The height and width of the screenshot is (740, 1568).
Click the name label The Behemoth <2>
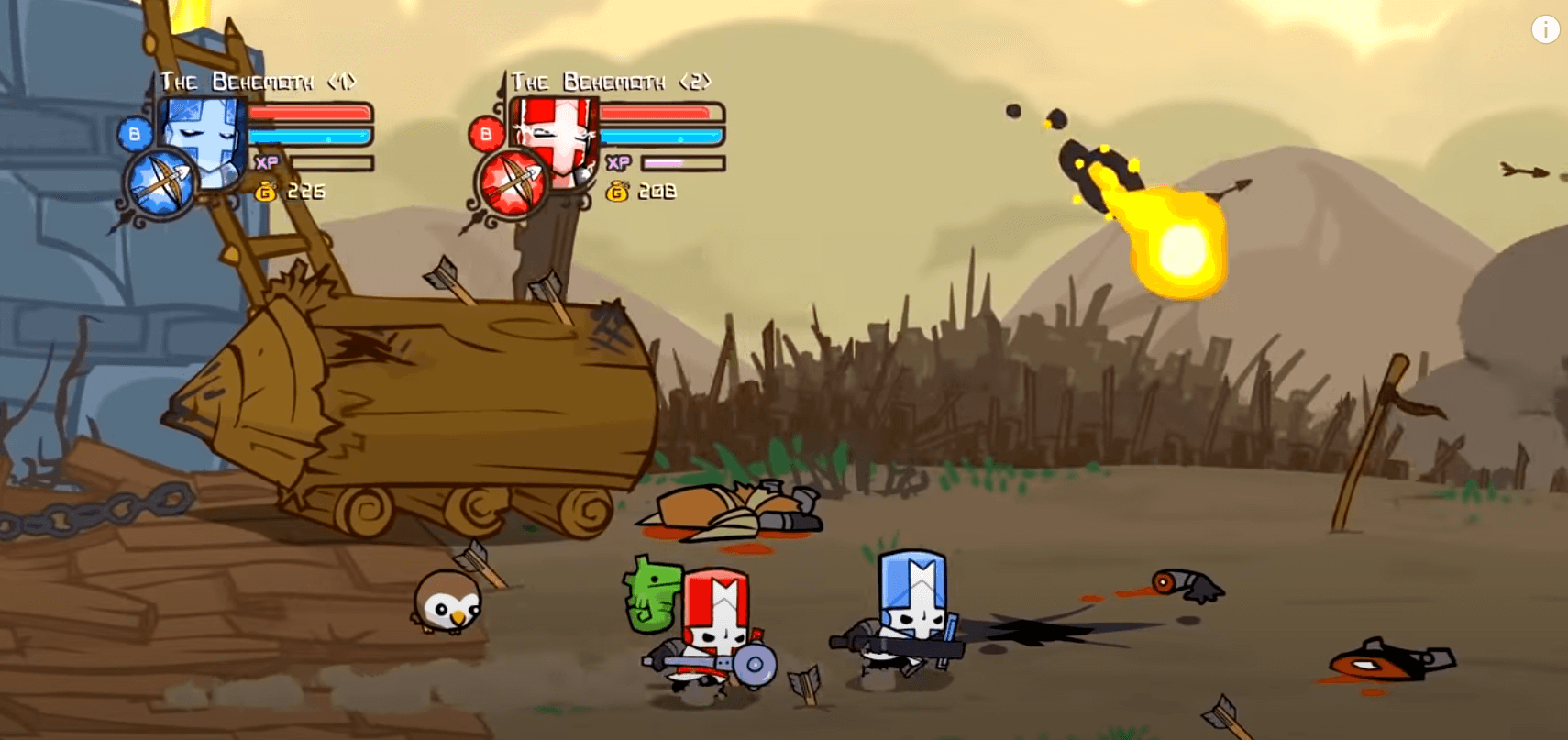pyautogui.click(x=613, y=82)
